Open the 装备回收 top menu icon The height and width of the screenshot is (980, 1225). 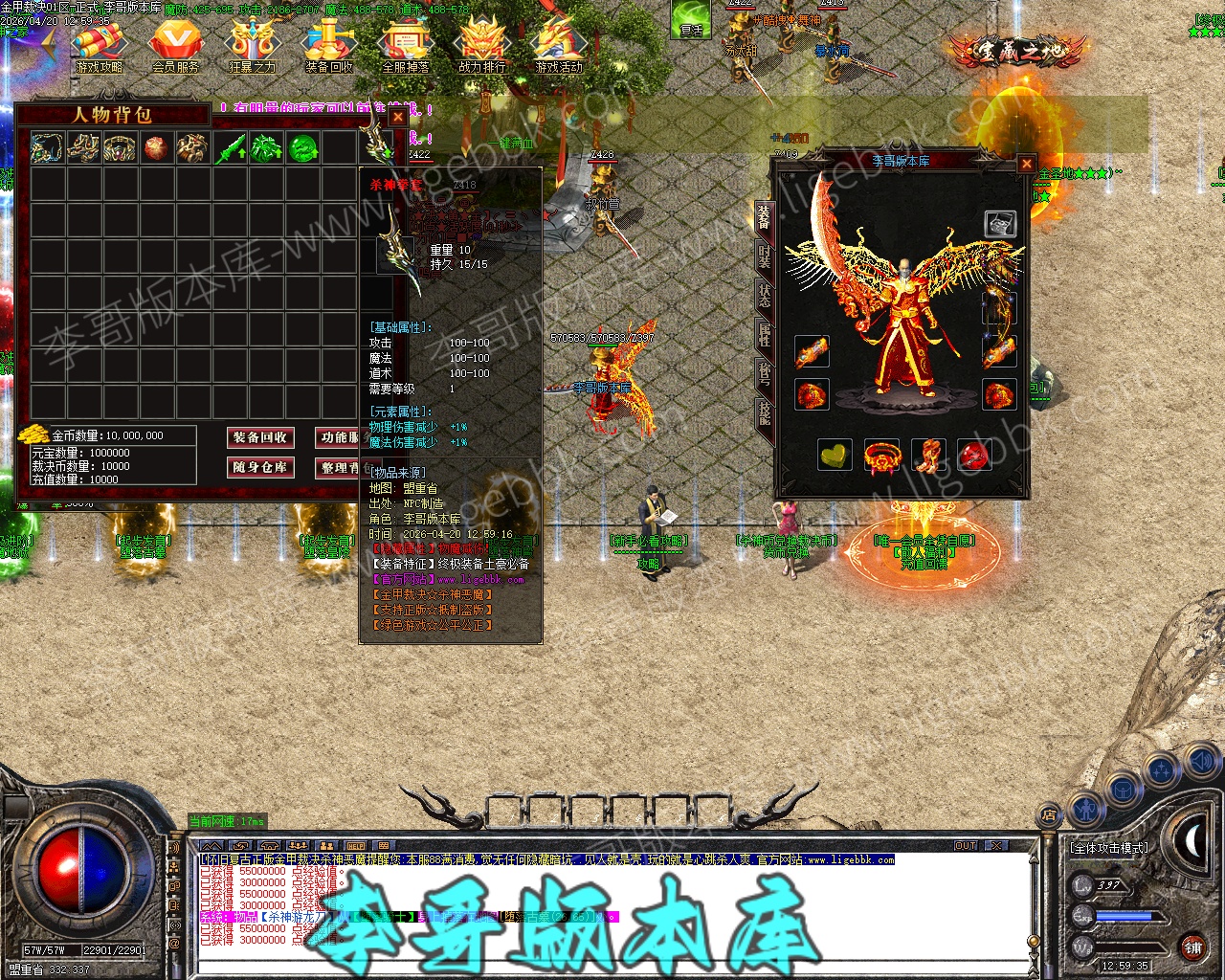click(x=329, y=46)
